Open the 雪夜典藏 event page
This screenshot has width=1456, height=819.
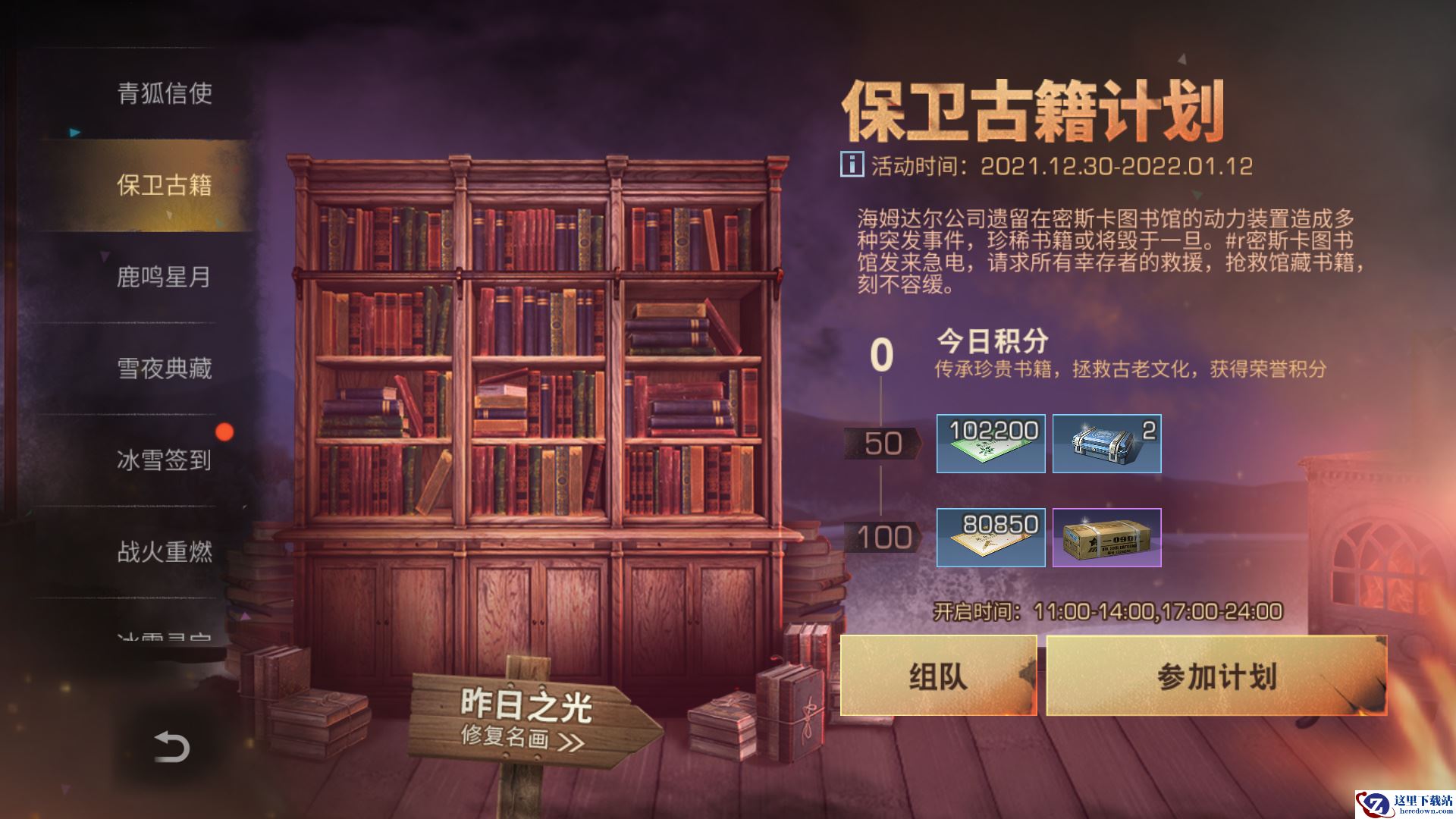pos(165,369)
